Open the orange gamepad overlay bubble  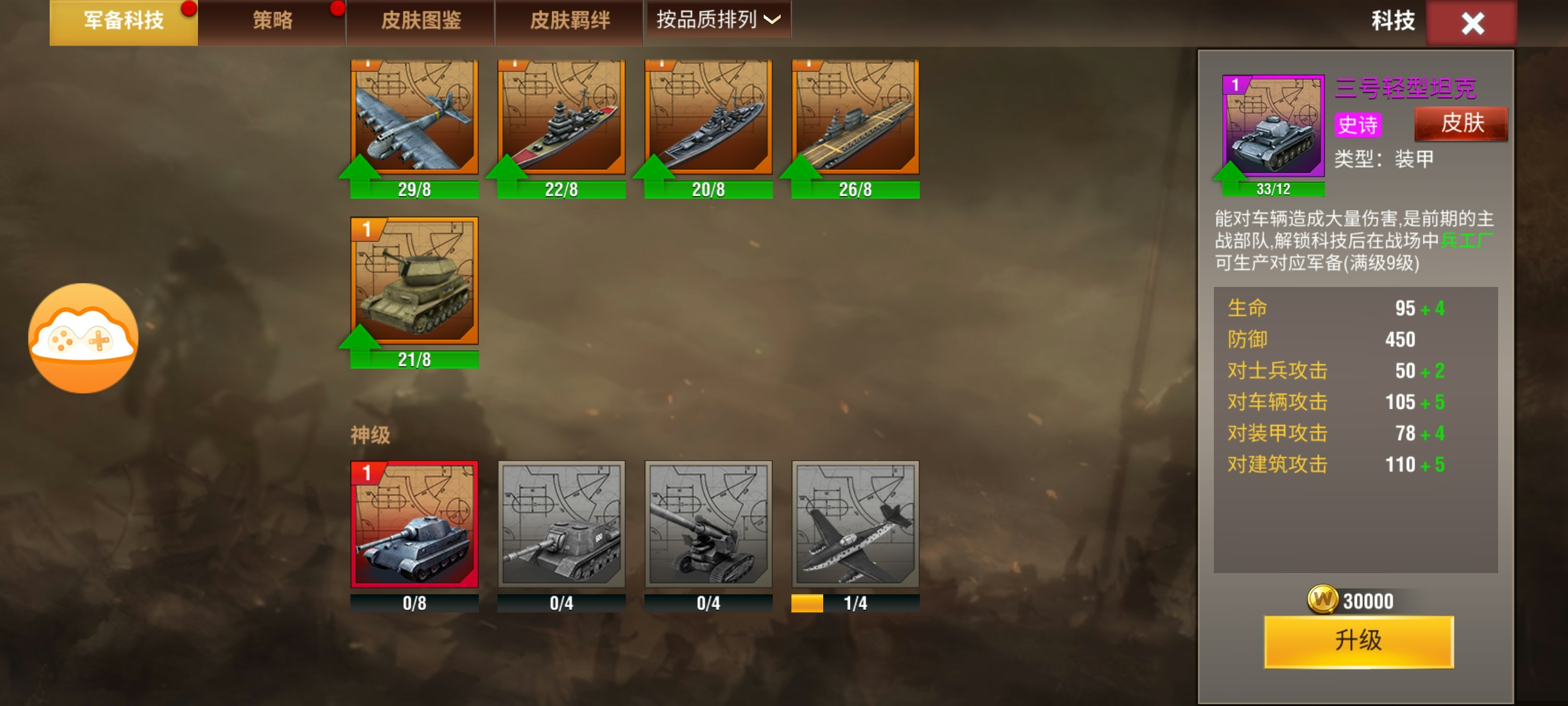click(x=83, y=338)
